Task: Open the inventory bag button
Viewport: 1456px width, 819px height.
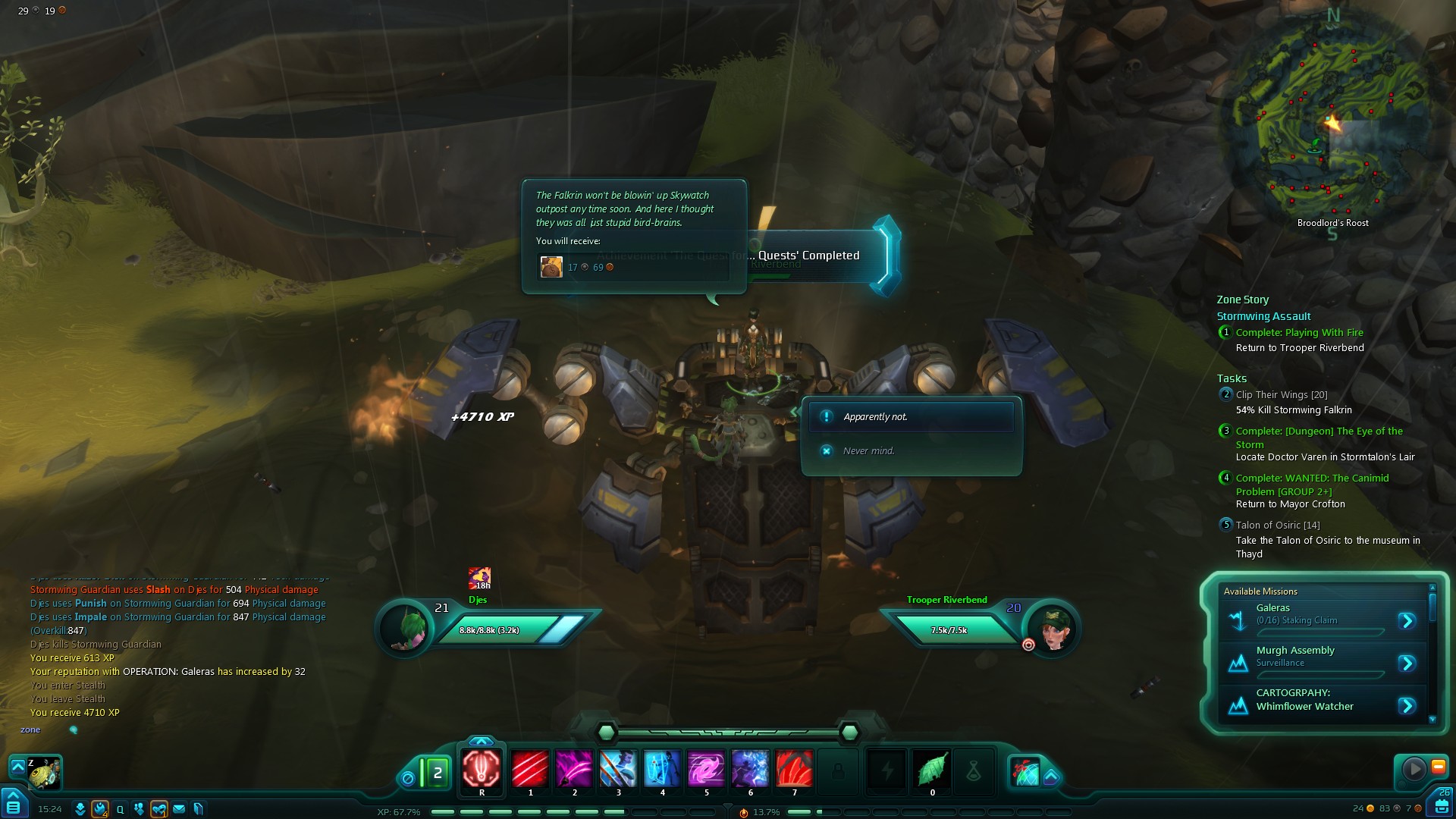Action: click(1442, 804)
